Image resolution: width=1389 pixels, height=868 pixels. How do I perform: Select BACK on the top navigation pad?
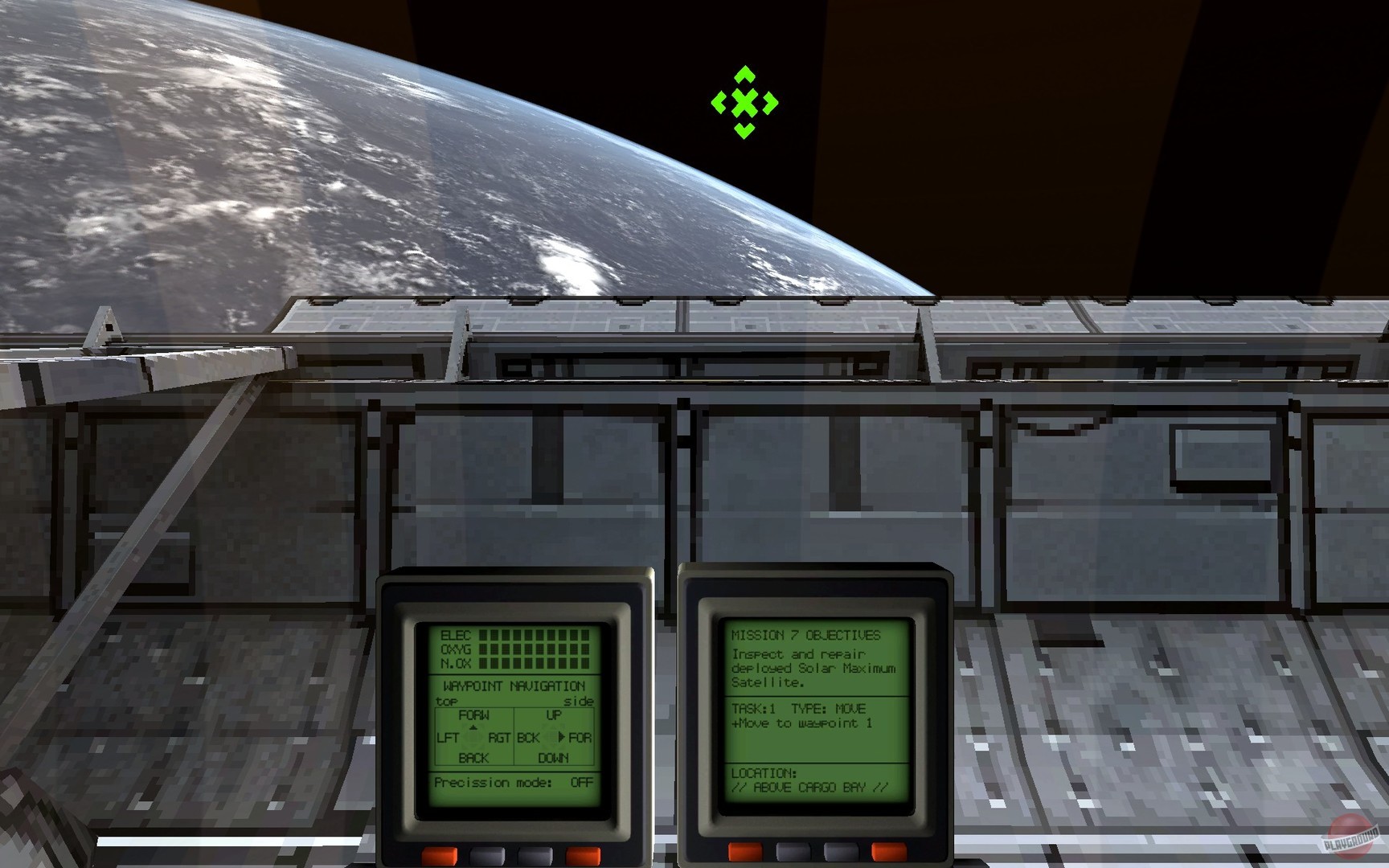click(473, 756)
